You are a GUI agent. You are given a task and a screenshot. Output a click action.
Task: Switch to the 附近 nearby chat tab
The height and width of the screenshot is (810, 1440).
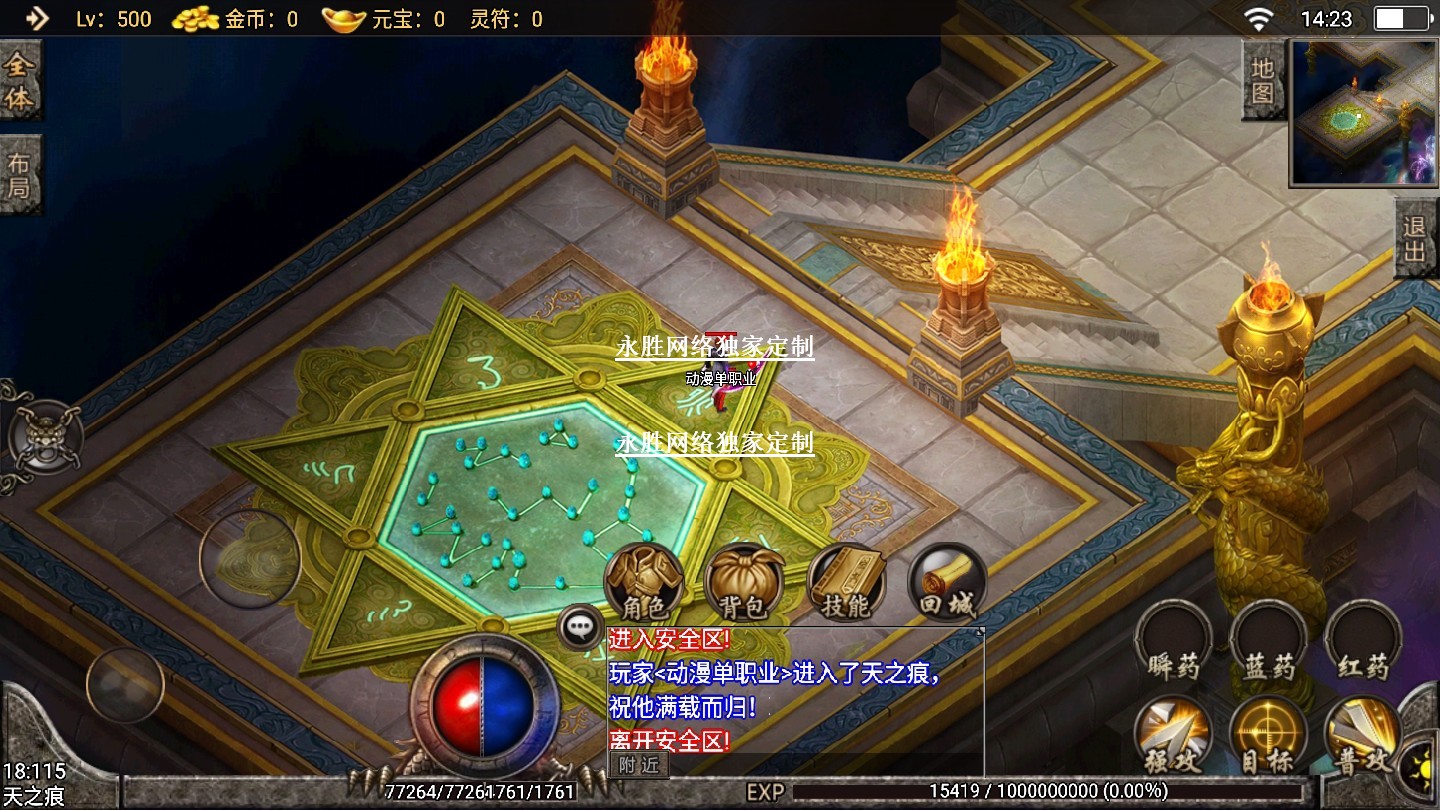638,765
